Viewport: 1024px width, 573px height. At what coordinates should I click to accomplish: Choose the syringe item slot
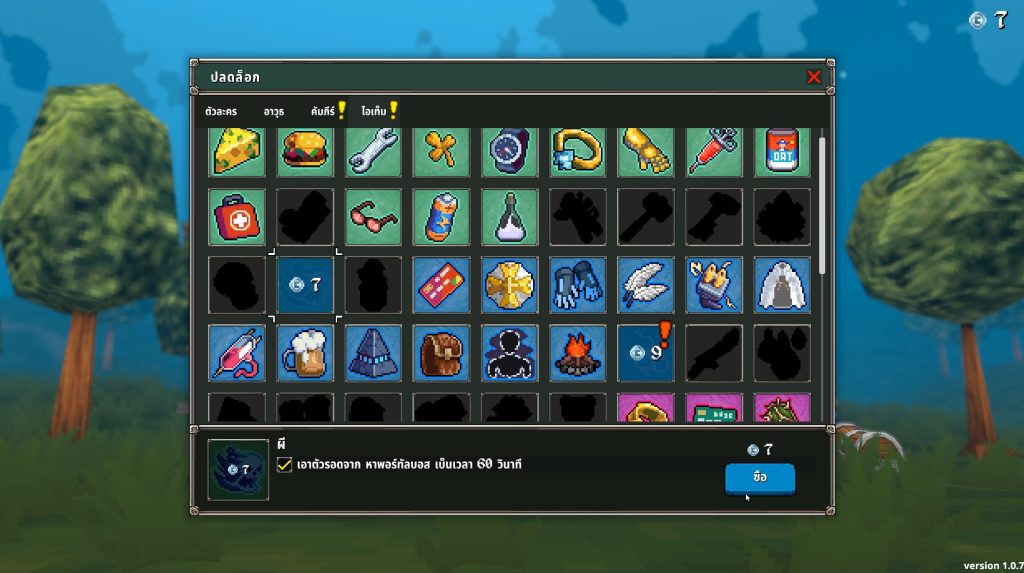[713, 150]
